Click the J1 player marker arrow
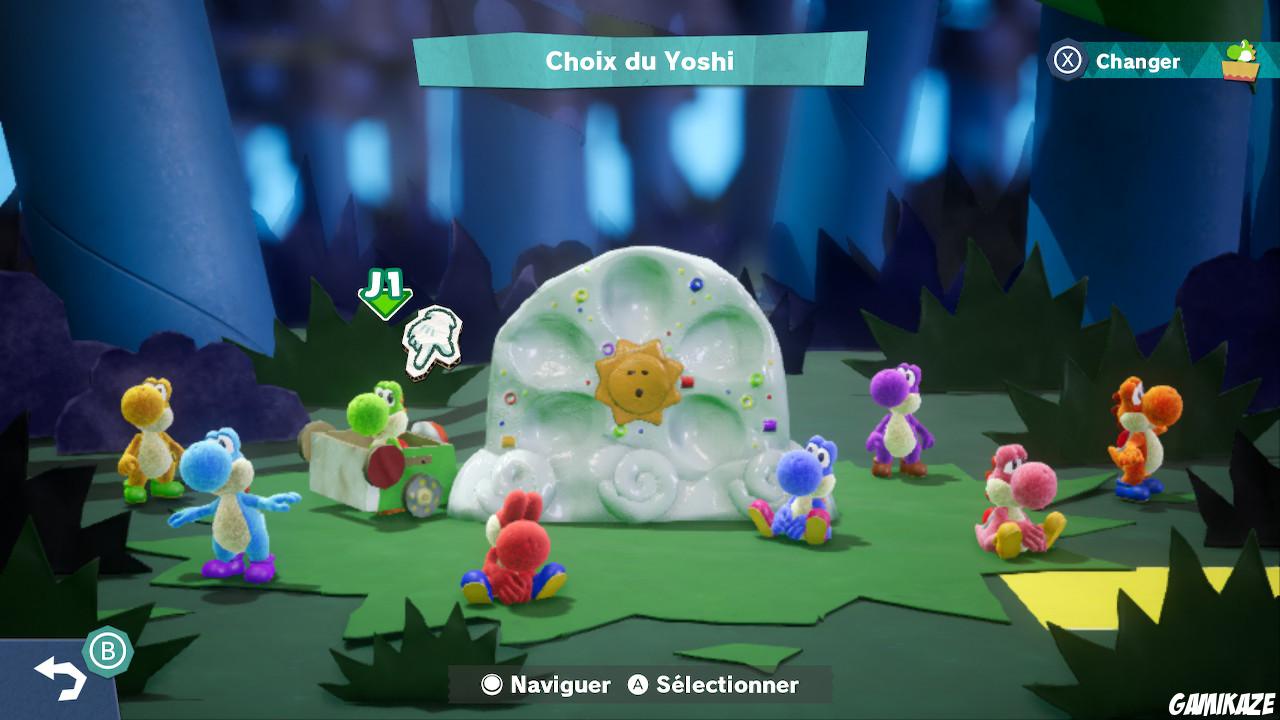Screen dimensions: 1280x720 (383, 295)
